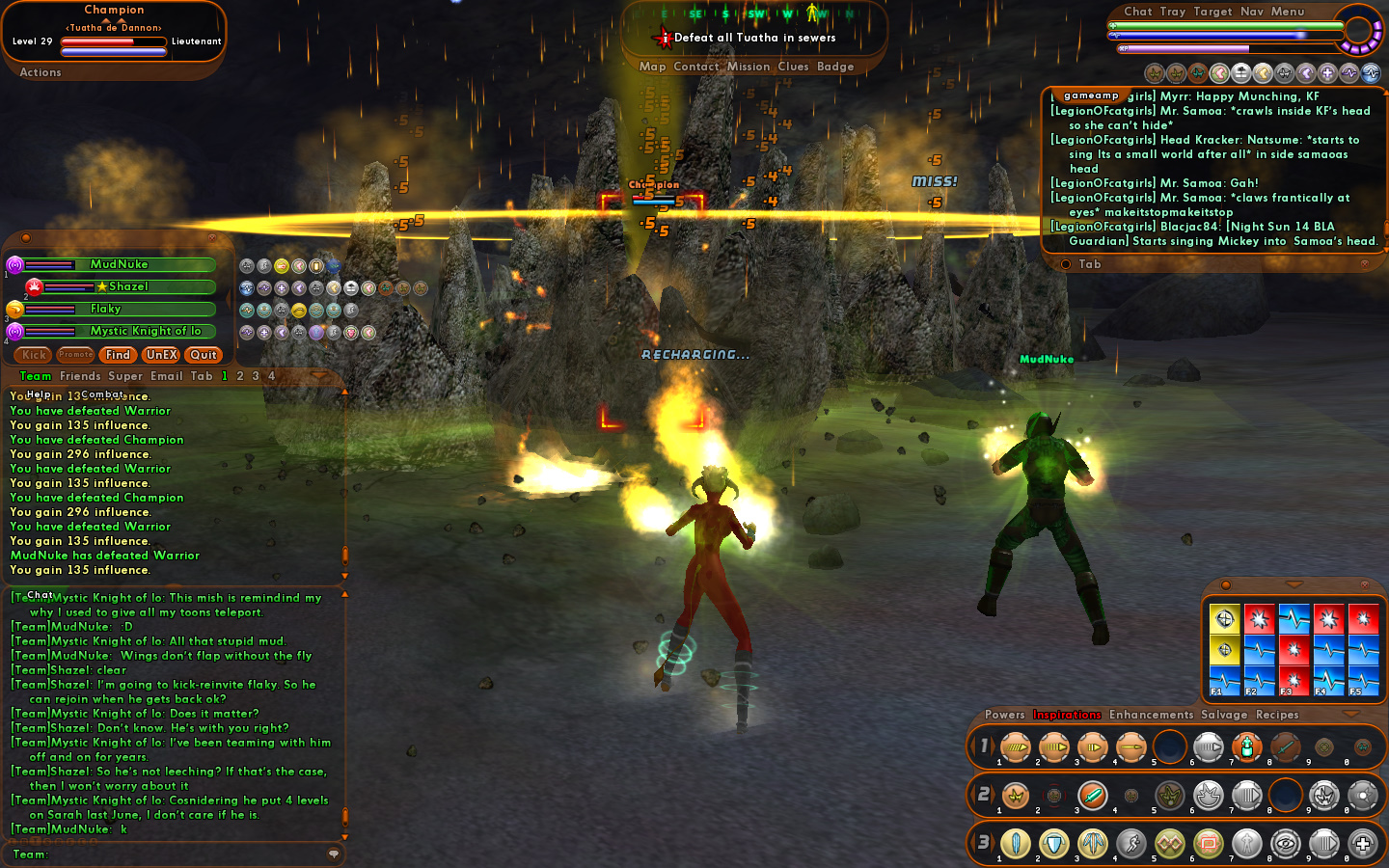The width and height of the screenshot is (1389, 868).
Task: Switch chat to the Super channel
Action: (125, 376)
